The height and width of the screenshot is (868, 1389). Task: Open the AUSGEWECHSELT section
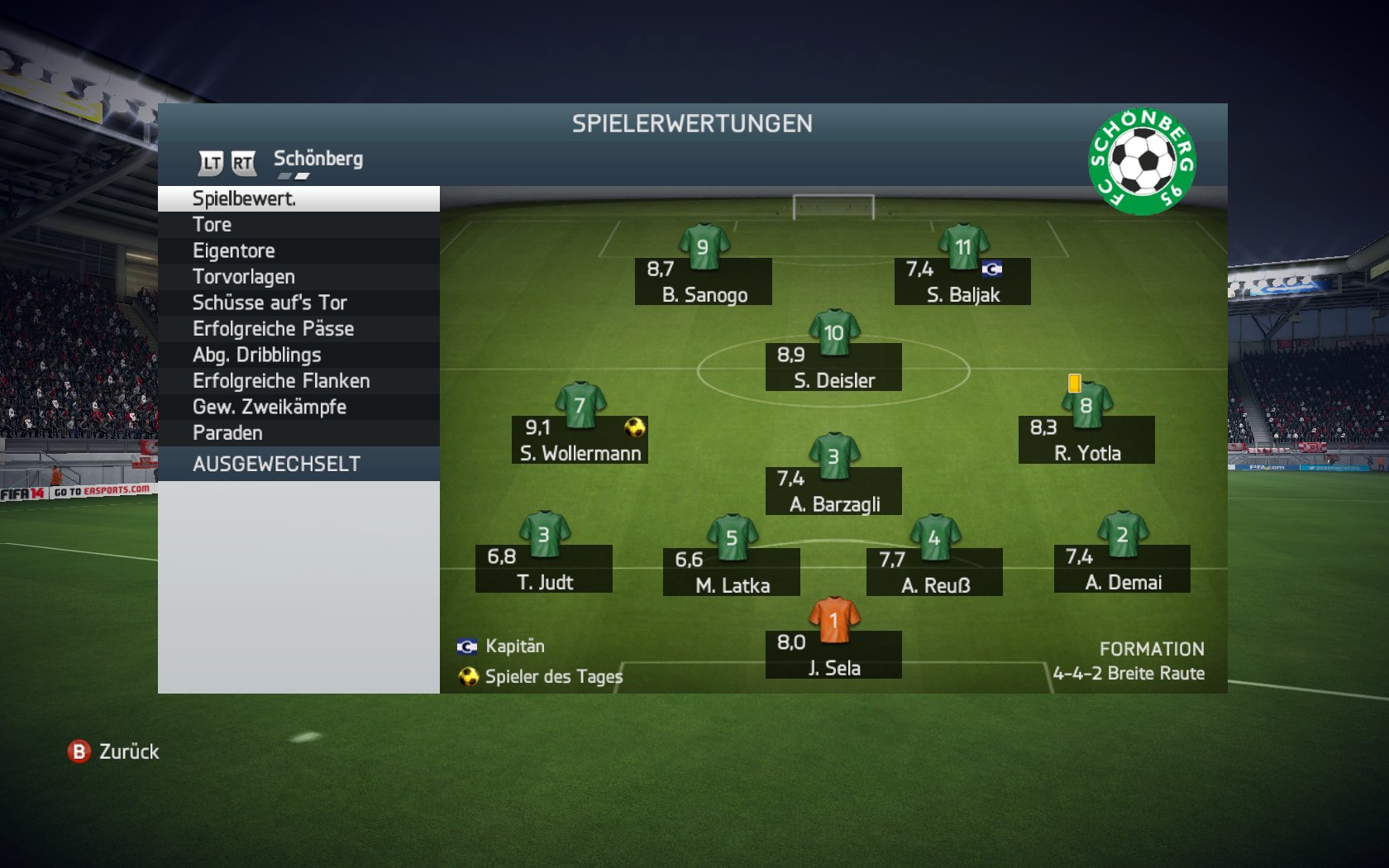tap(298, 464)
